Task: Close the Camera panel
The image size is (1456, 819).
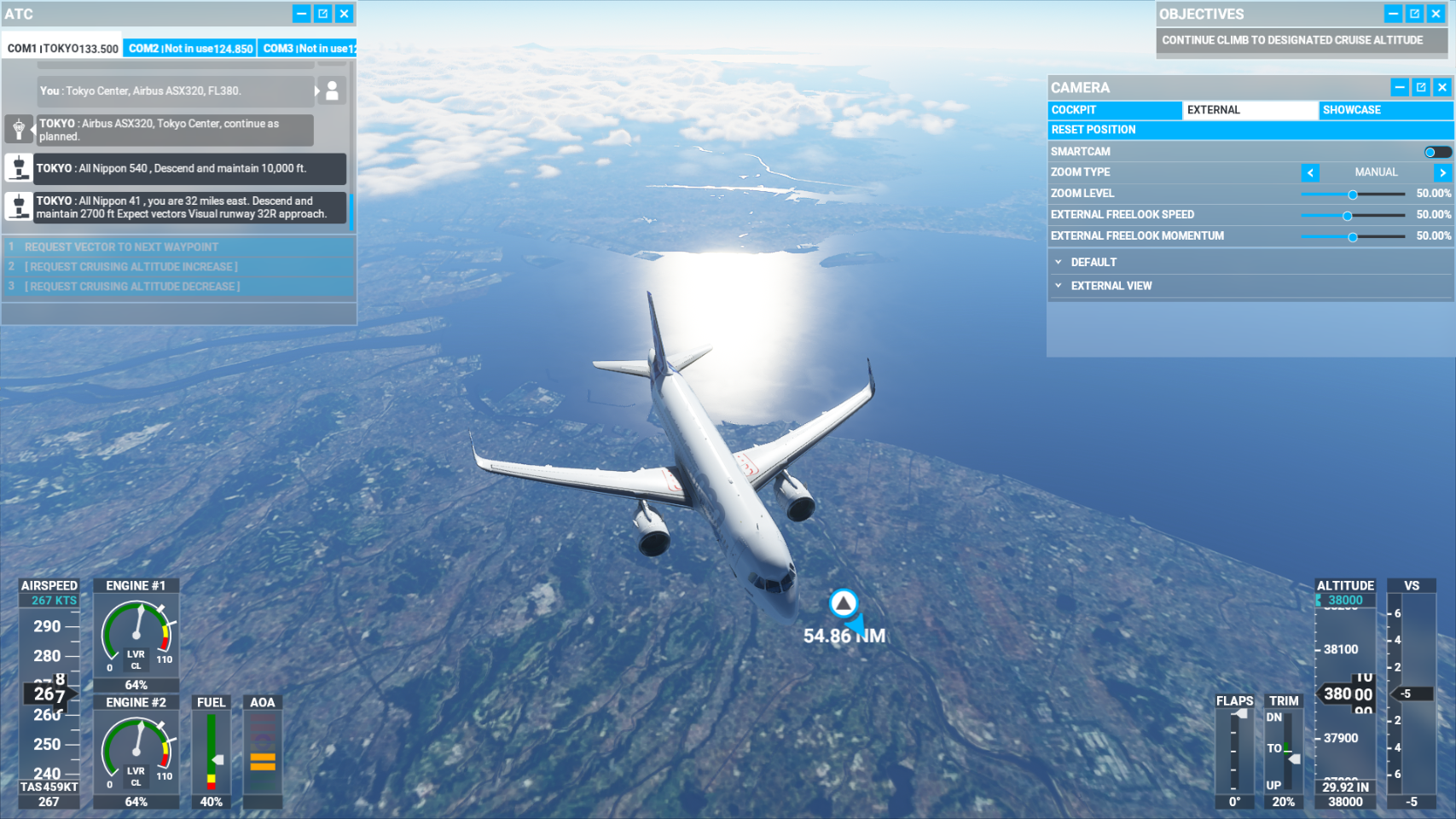Action: pos(1442,87)
